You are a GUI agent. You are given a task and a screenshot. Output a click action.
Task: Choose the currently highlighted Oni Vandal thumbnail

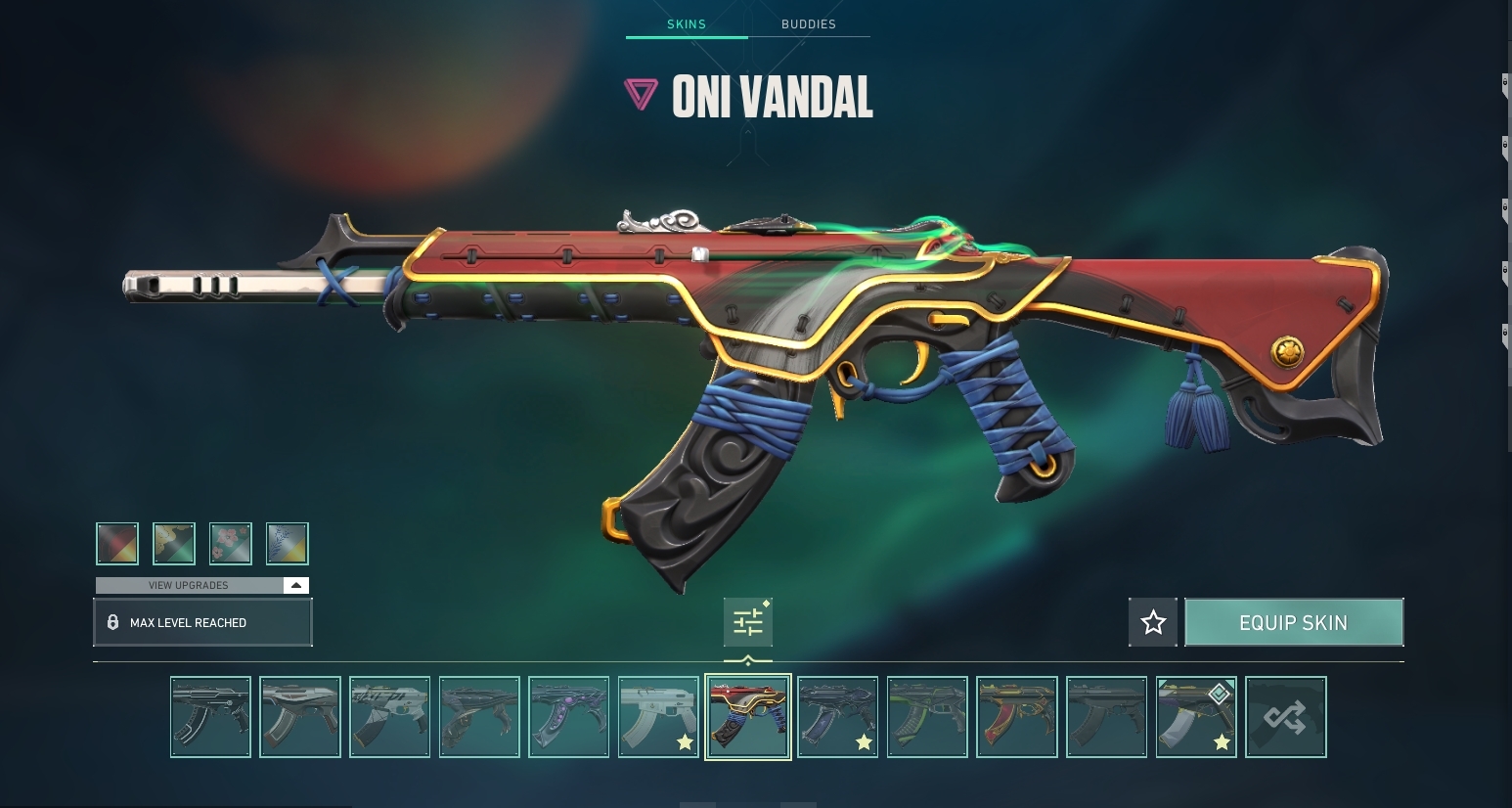(748, 717)
